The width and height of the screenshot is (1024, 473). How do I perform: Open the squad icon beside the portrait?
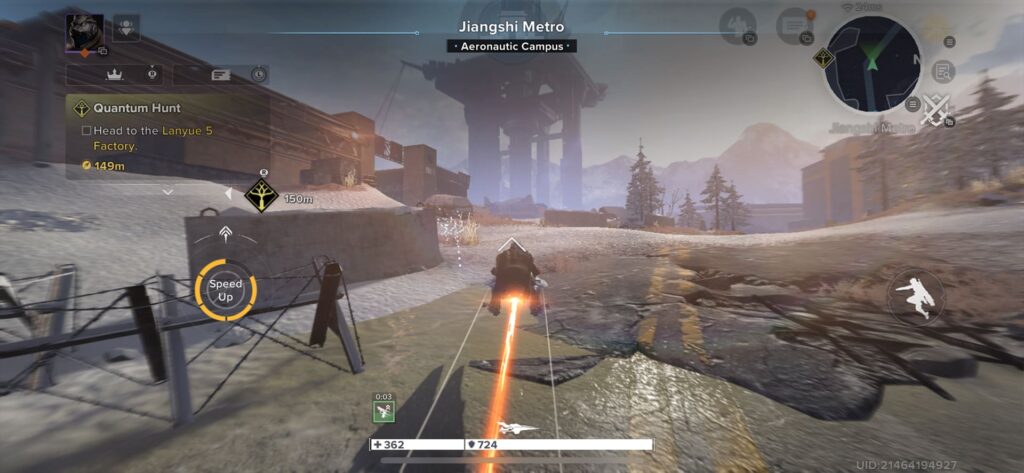pyautogui.click(x=127, y=27)
